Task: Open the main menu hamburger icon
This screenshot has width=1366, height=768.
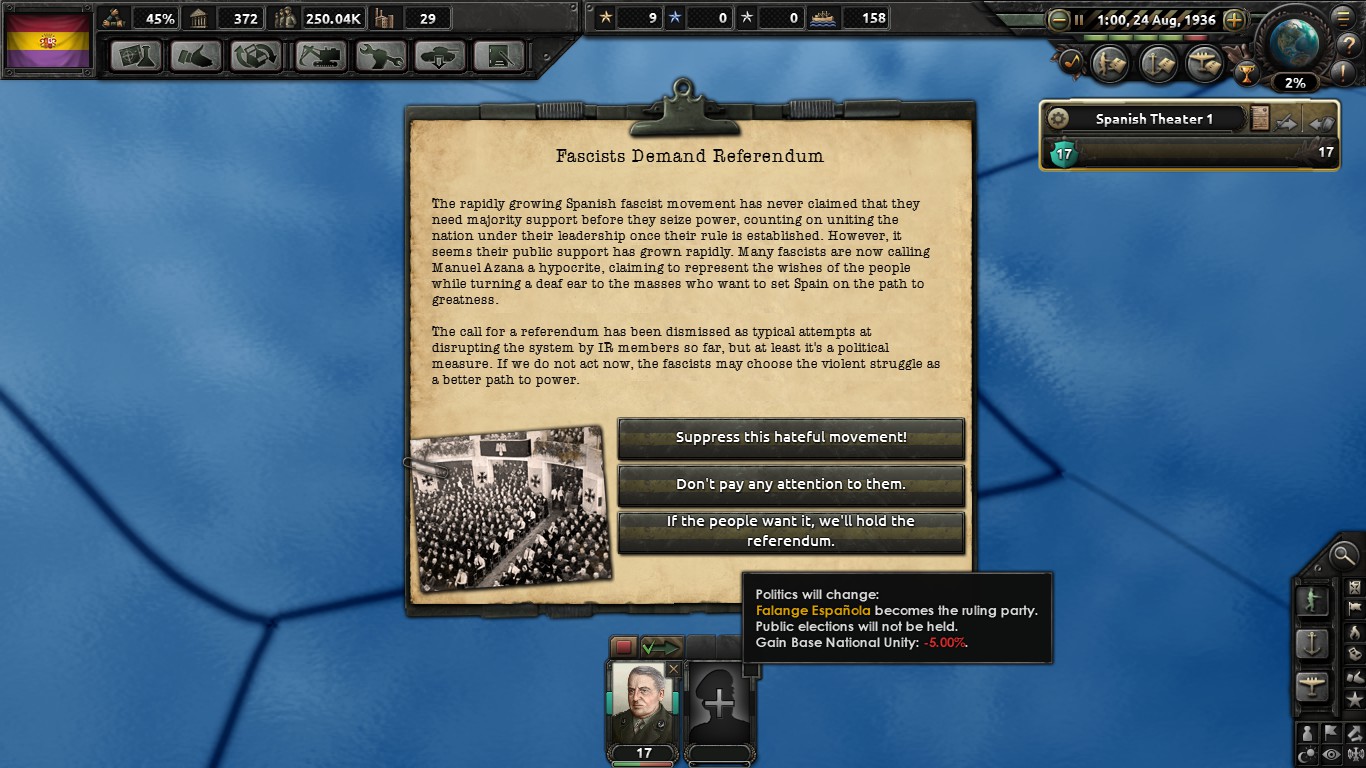Action: pyautogui.click(x=1343, y=17)
